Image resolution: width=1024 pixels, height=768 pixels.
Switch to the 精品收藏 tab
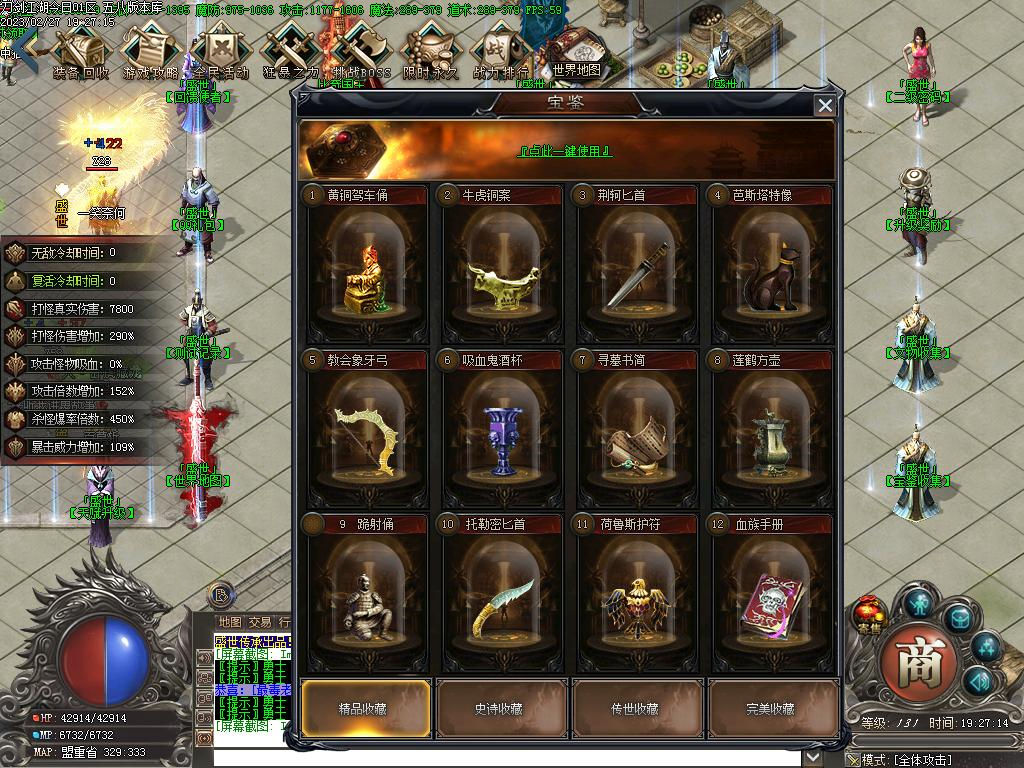[366, 708]
